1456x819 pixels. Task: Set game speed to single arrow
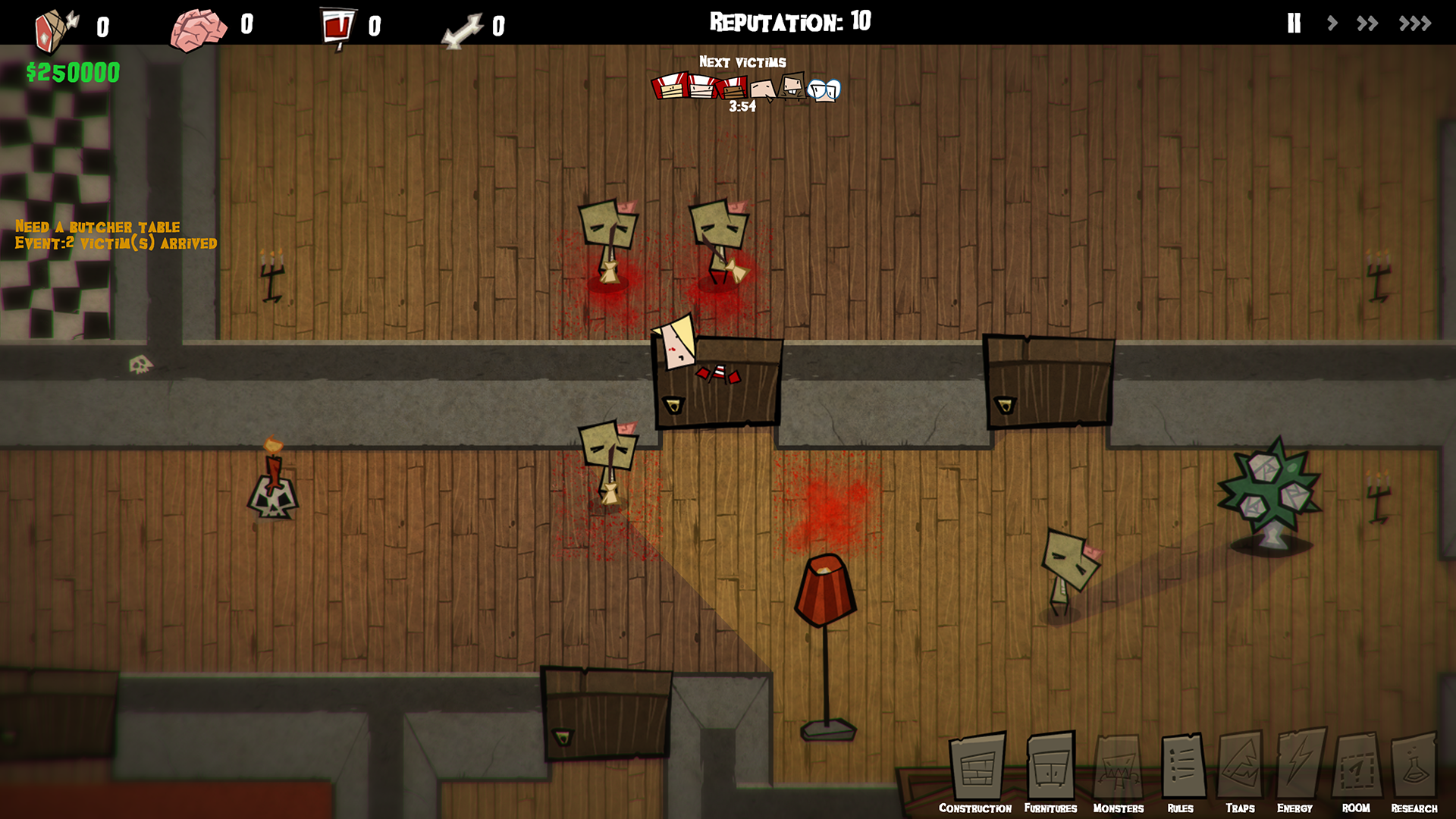click(x=1332, y=24)
